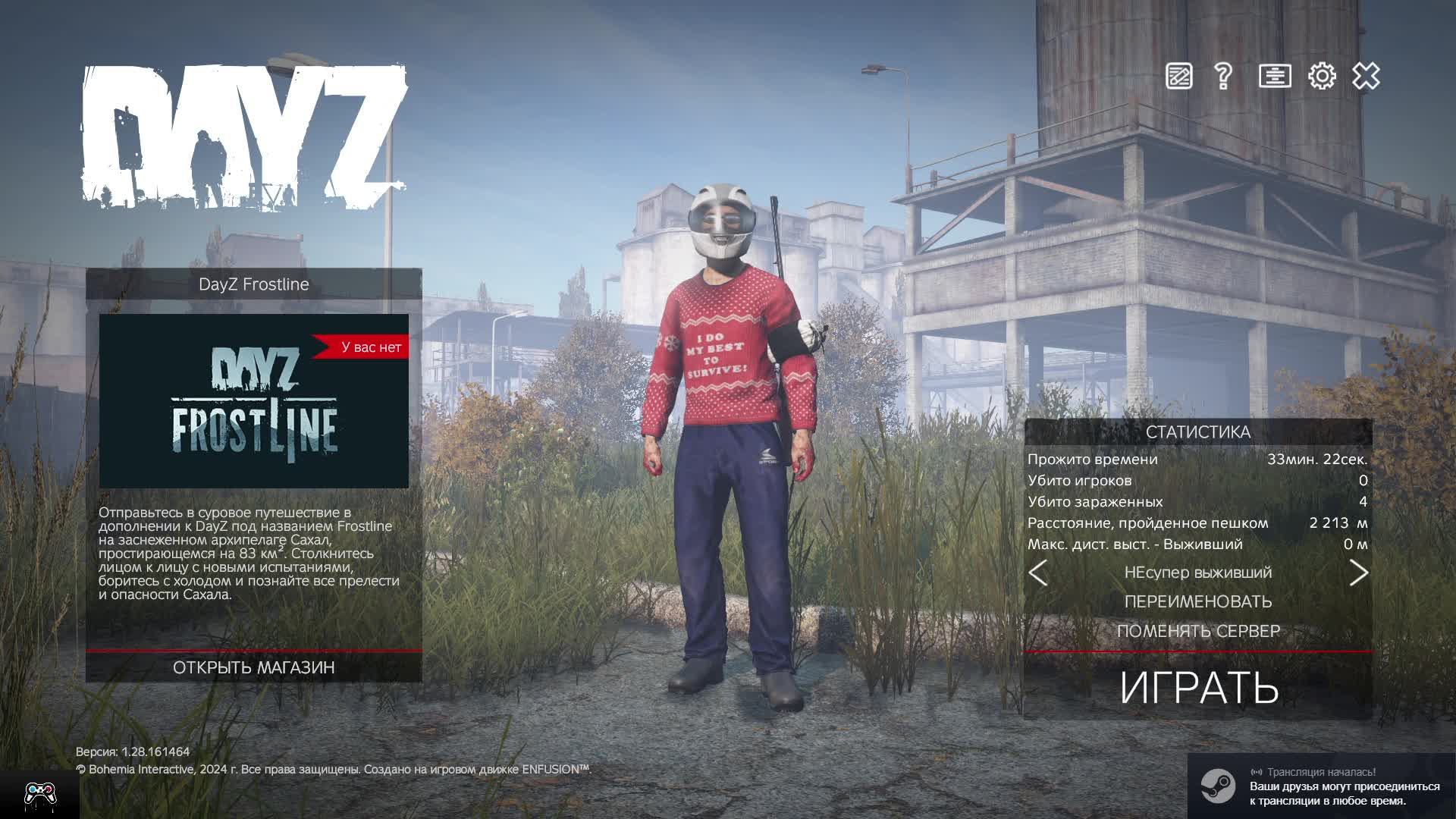
Task: Select the DayZ Frostline DLC banner
Action: coord(253,400)
